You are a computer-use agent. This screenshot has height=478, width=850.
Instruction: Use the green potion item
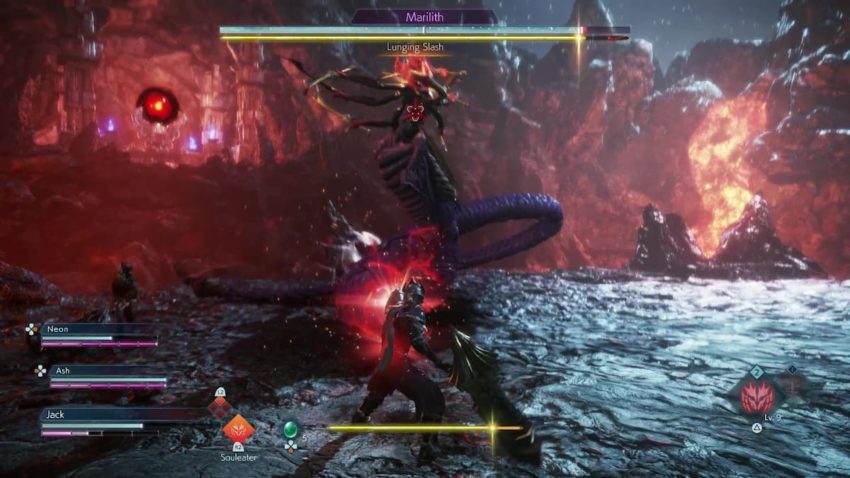coord(291,429)
